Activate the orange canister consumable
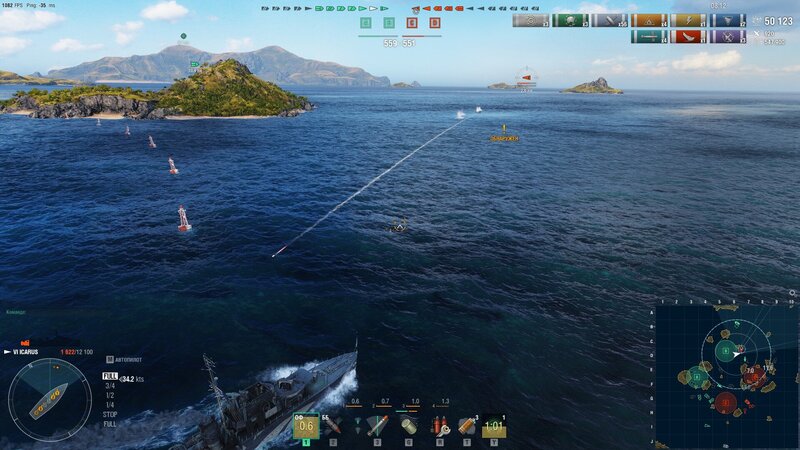This screenshot has width=800, height=450. 466,426
